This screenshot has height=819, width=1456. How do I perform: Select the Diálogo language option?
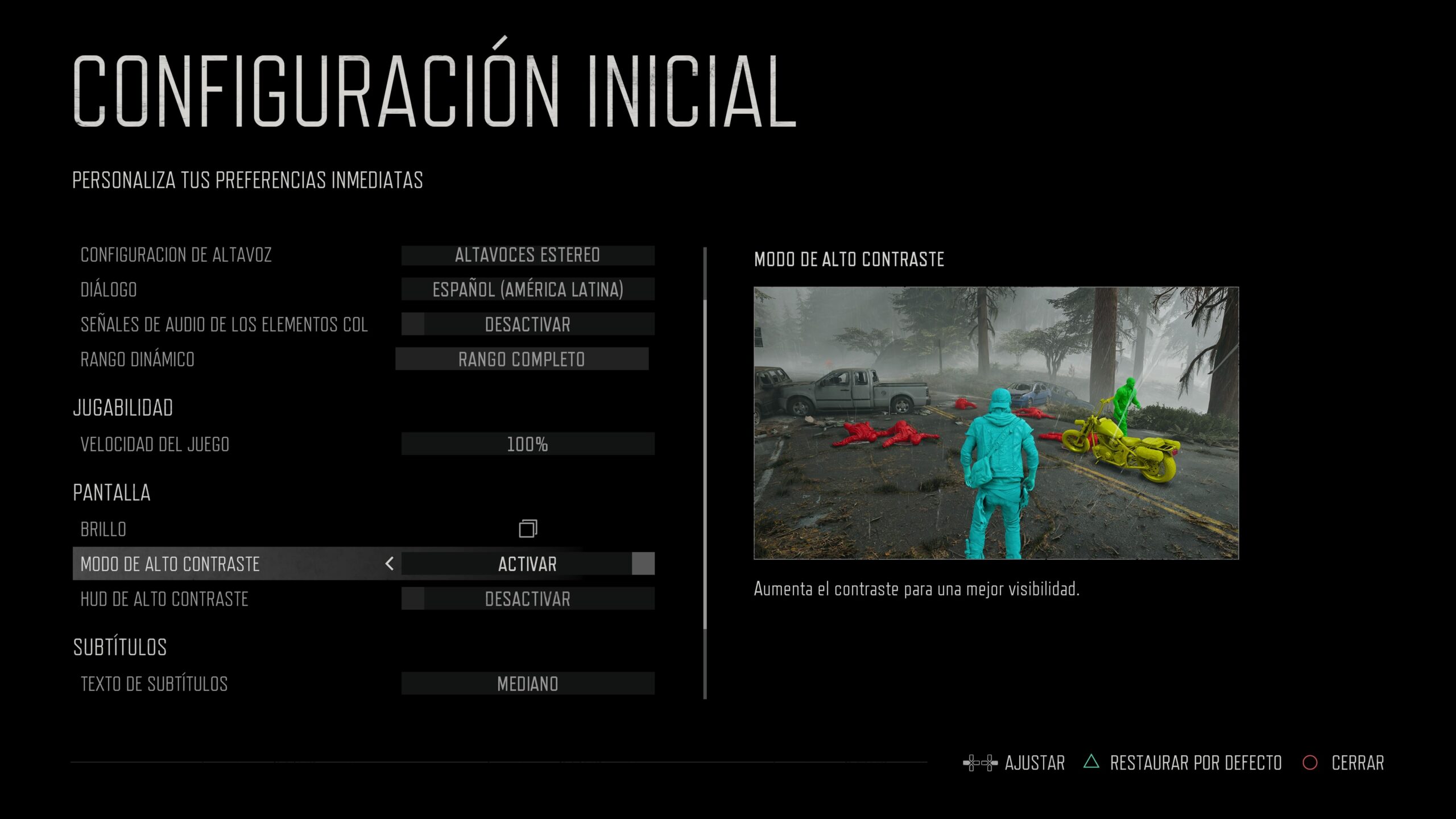pos(527,289)
